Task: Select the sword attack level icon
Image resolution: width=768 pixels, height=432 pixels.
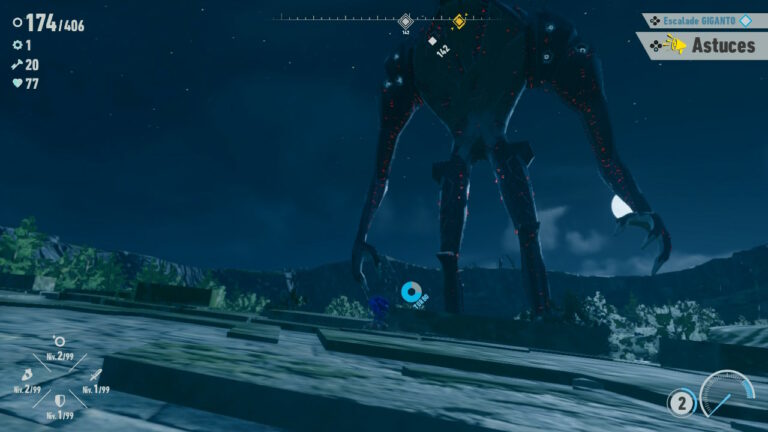Action: click(95, 376)
